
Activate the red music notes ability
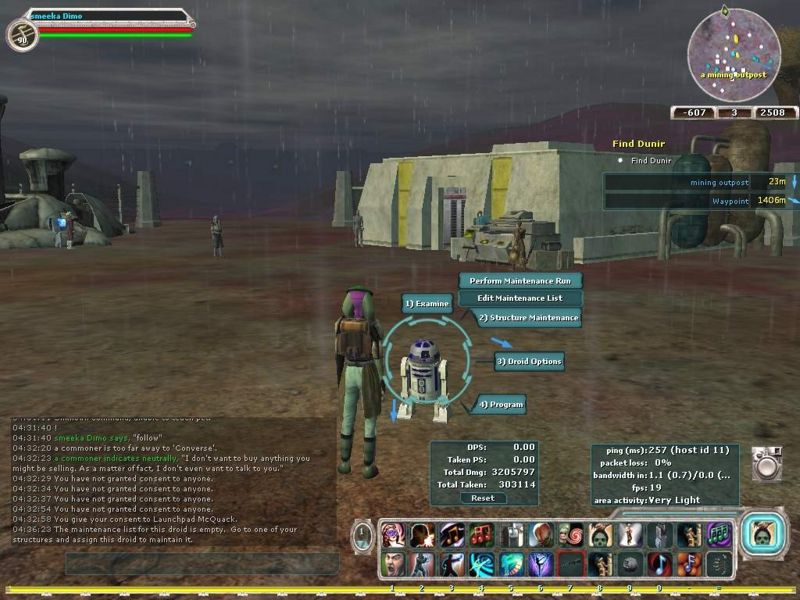point(482,534)
